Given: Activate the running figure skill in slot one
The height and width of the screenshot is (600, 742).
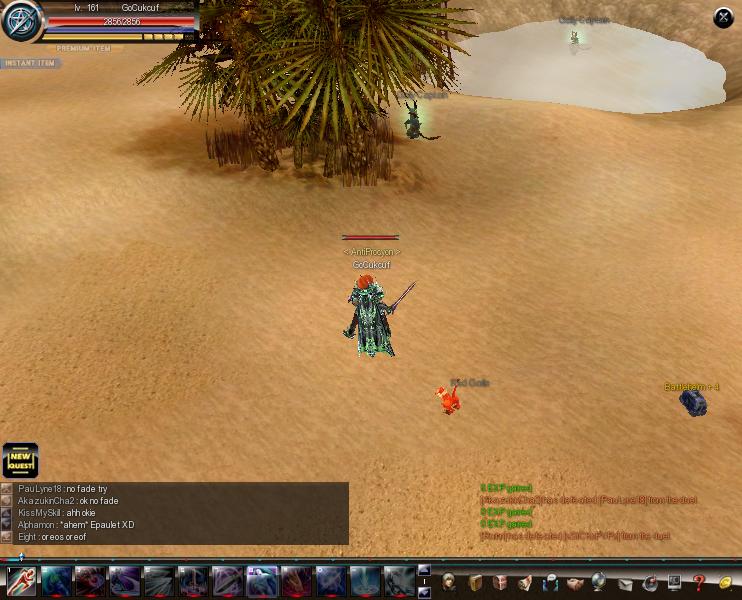Looking at the screenshot, I should tap(21, 580).
